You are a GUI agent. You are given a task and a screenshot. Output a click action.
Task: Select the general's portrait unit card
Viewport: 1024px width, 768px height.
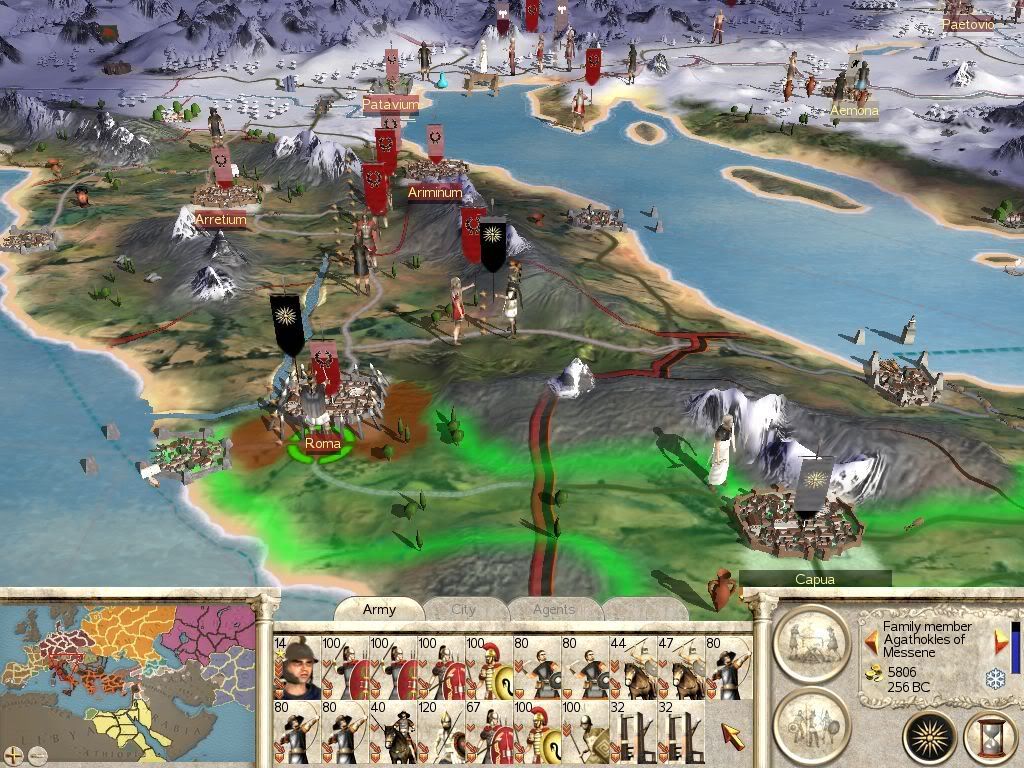(x=295, y=668)
